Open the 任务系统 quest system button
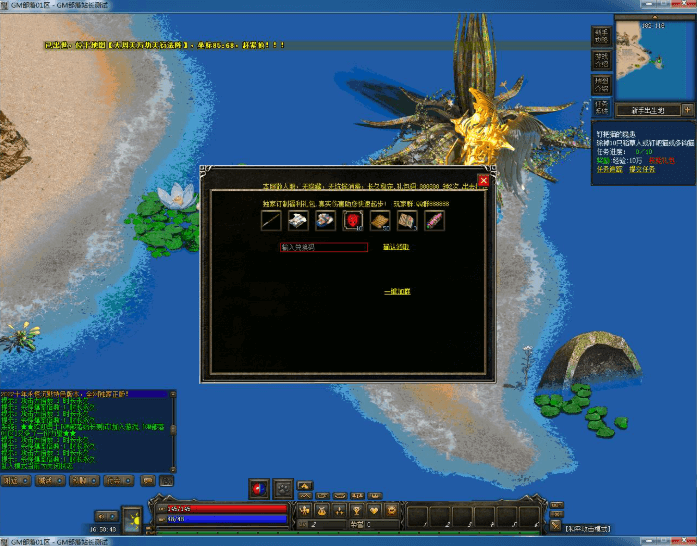 [602, 107]
